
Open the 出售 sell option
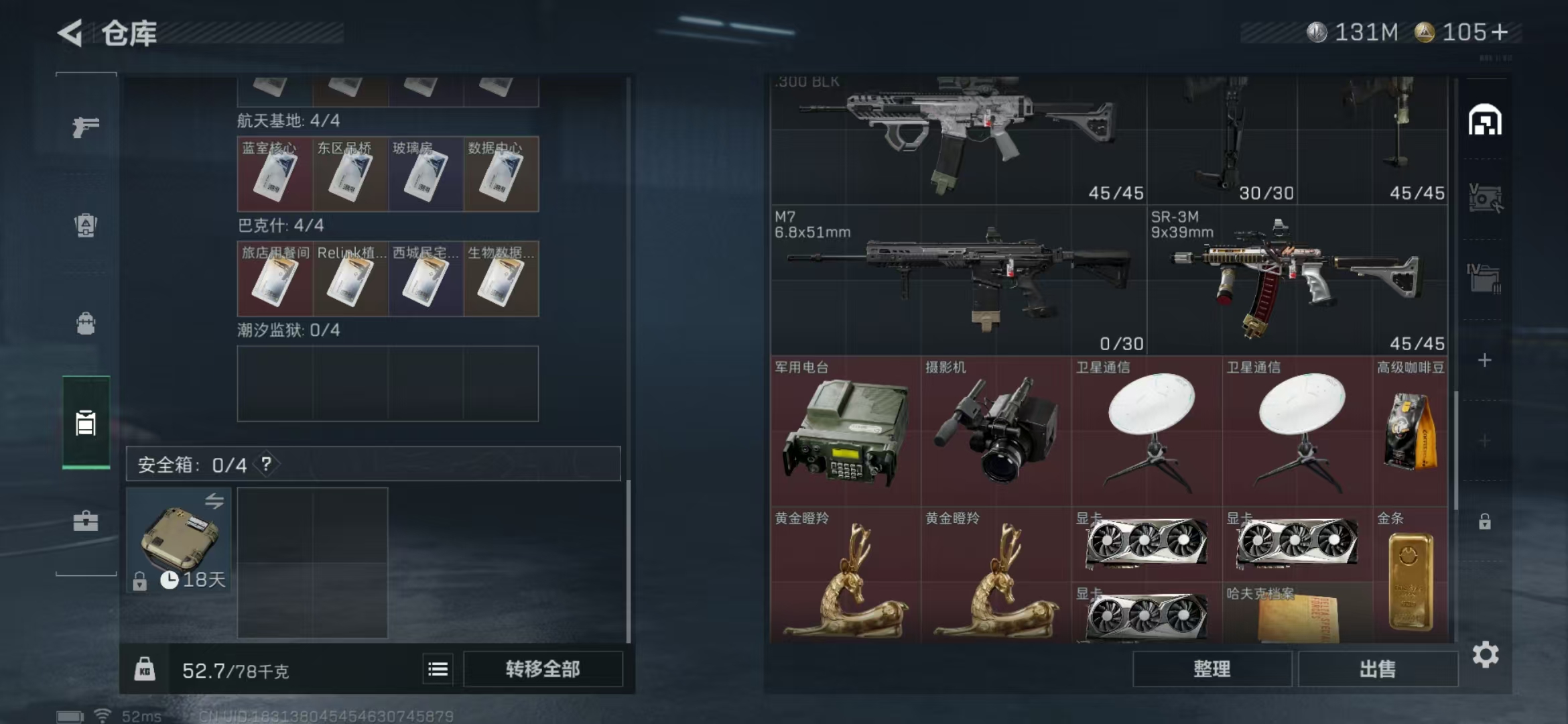1378,669
